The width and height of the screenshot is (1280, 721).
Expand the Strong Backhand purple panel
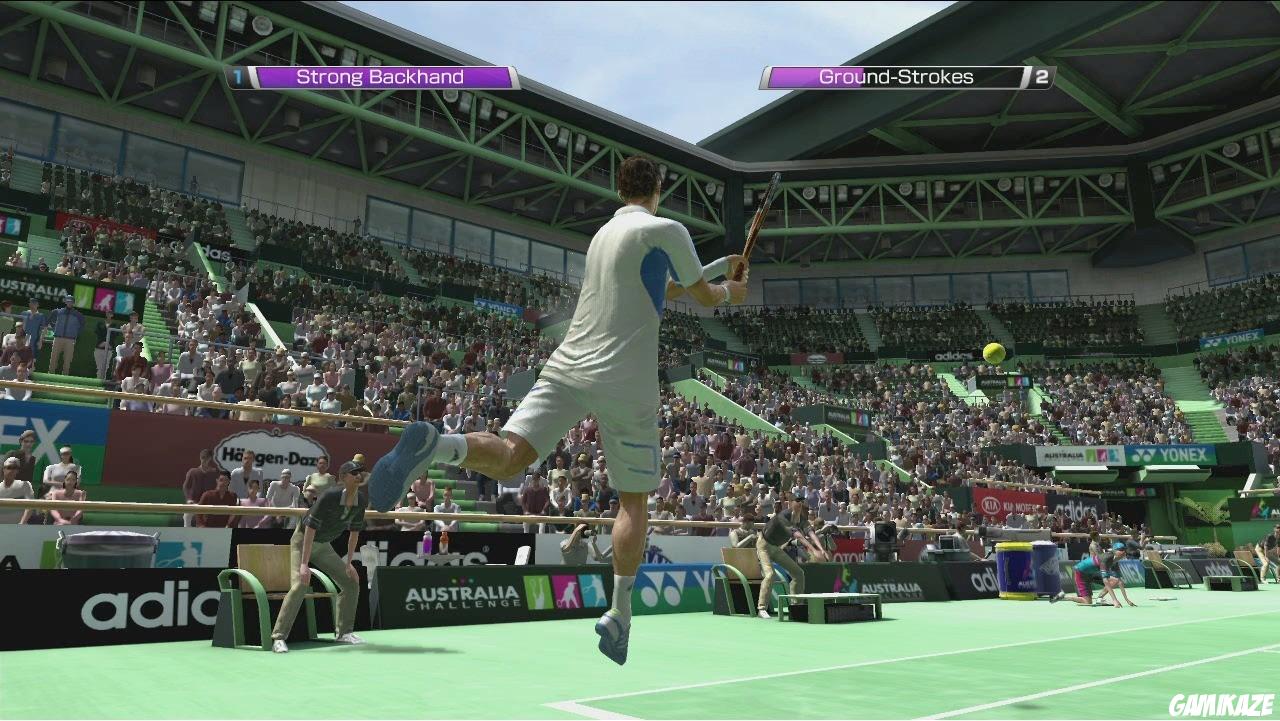(x=380, y=76)
